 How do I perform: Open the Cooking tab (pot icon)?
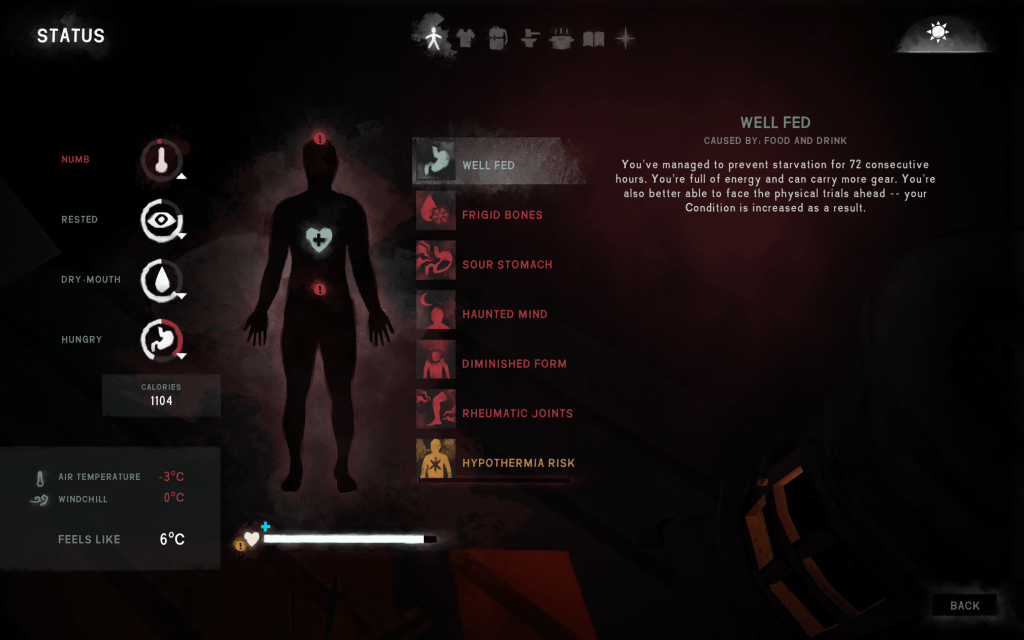(x=562, y=38)
